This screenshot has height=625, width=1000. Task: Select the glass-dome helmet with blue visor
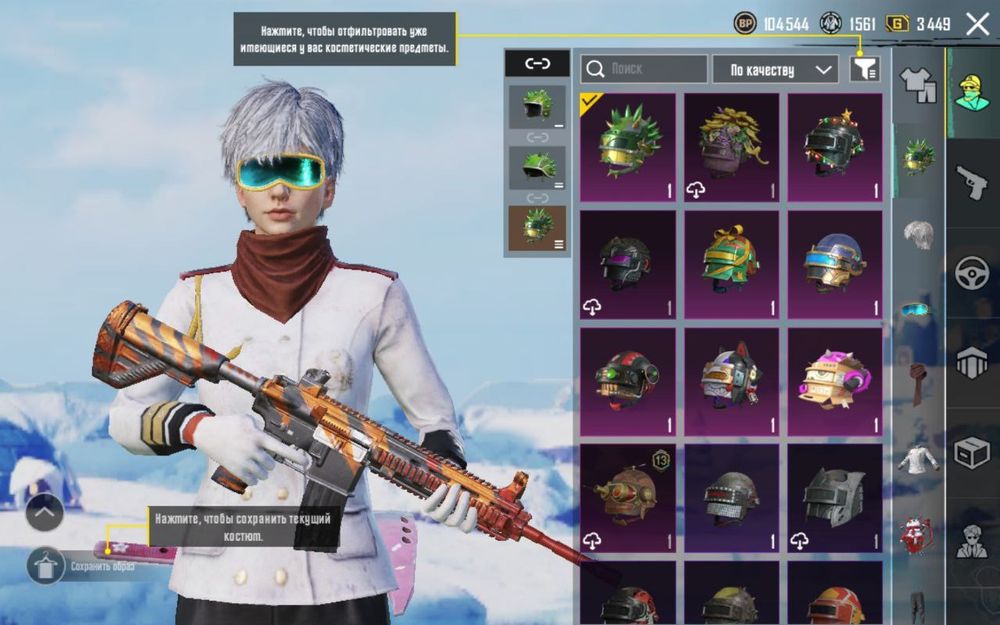click(835, 264)
